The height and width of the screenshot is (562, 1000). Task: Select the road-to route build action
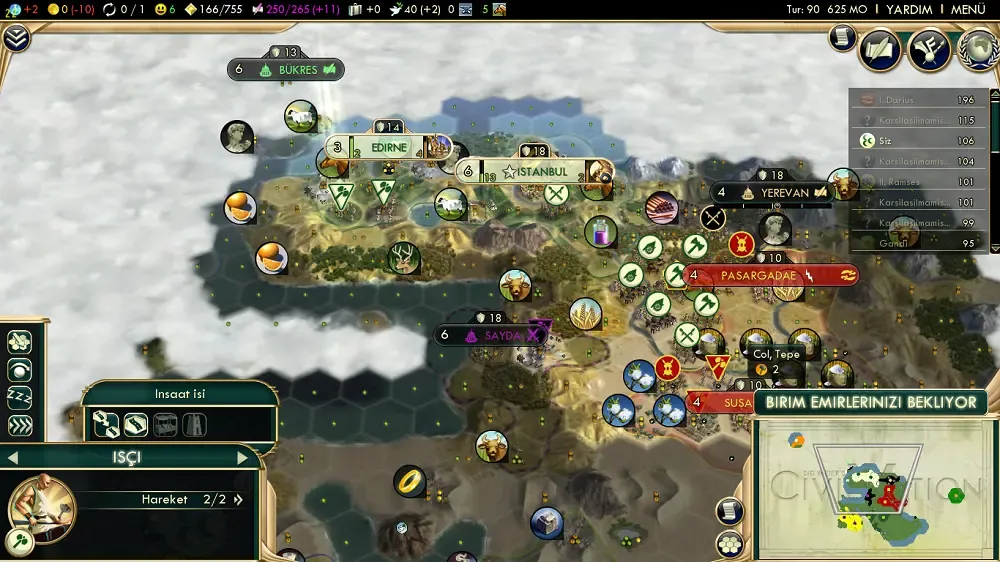point(106,424)
